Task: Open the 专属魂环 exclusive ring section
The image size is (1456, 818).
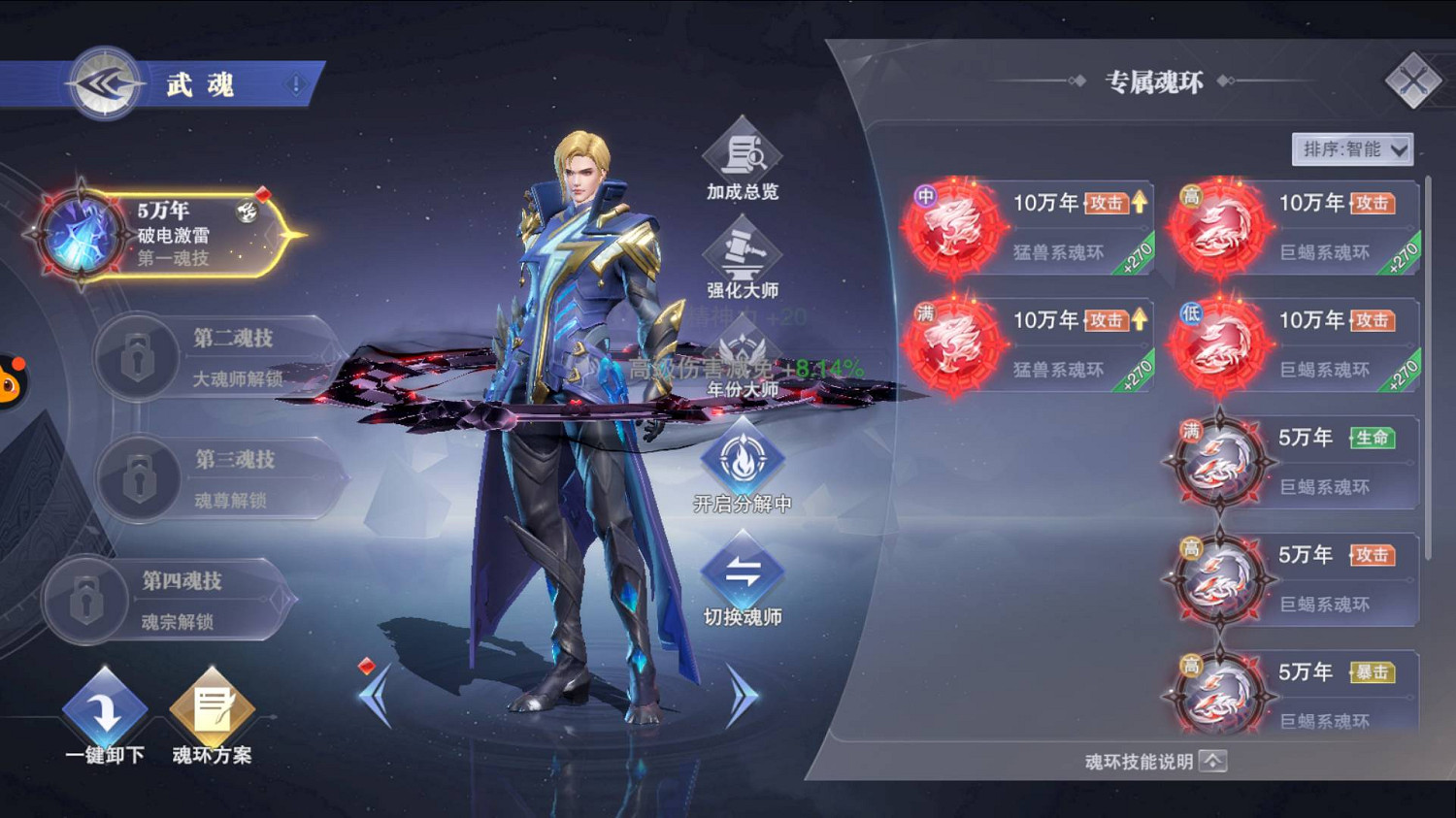Action: click(x=1153, y=82)
